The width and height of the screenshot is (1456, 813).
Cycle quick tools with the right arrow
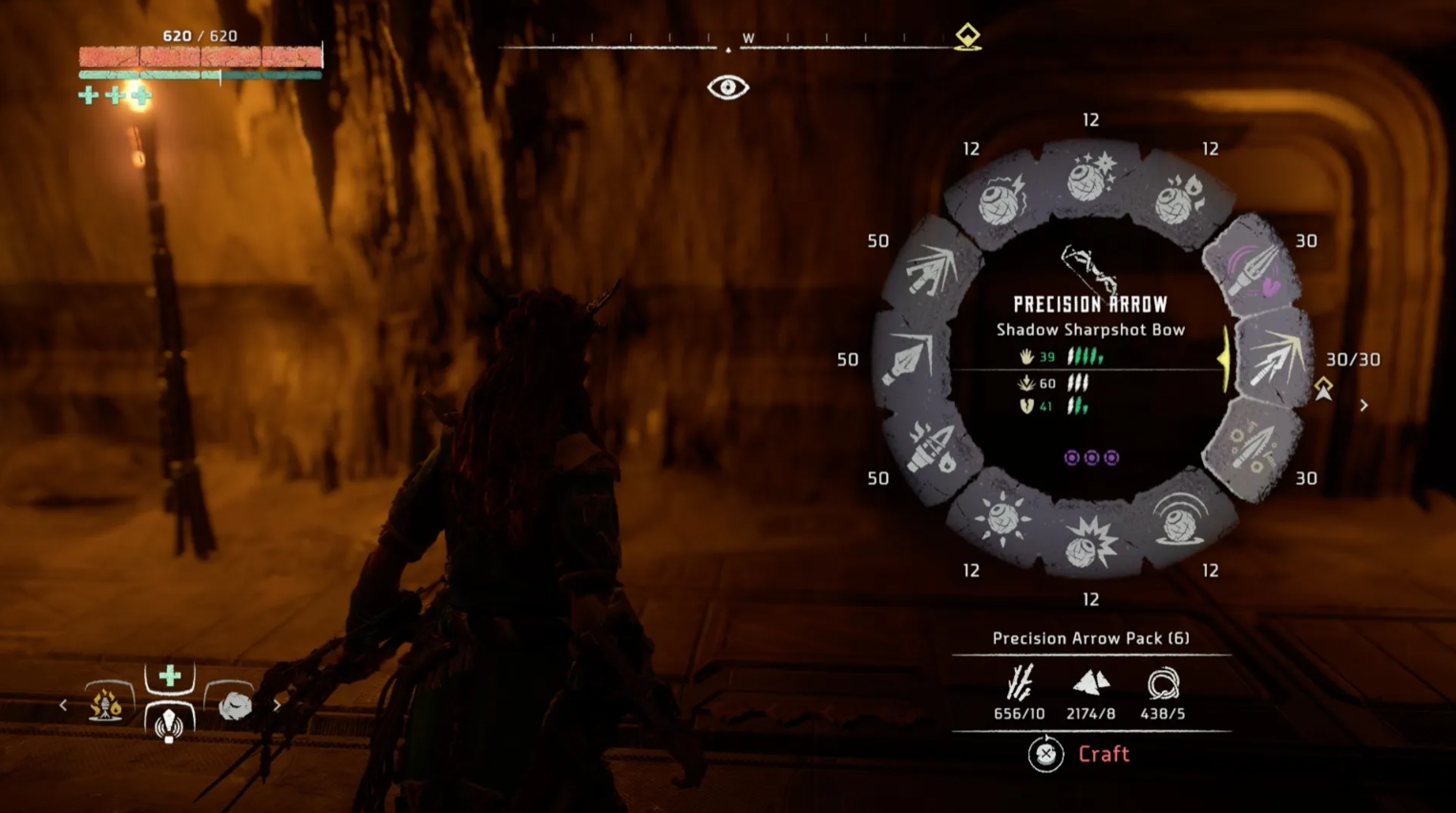point(277,705)
